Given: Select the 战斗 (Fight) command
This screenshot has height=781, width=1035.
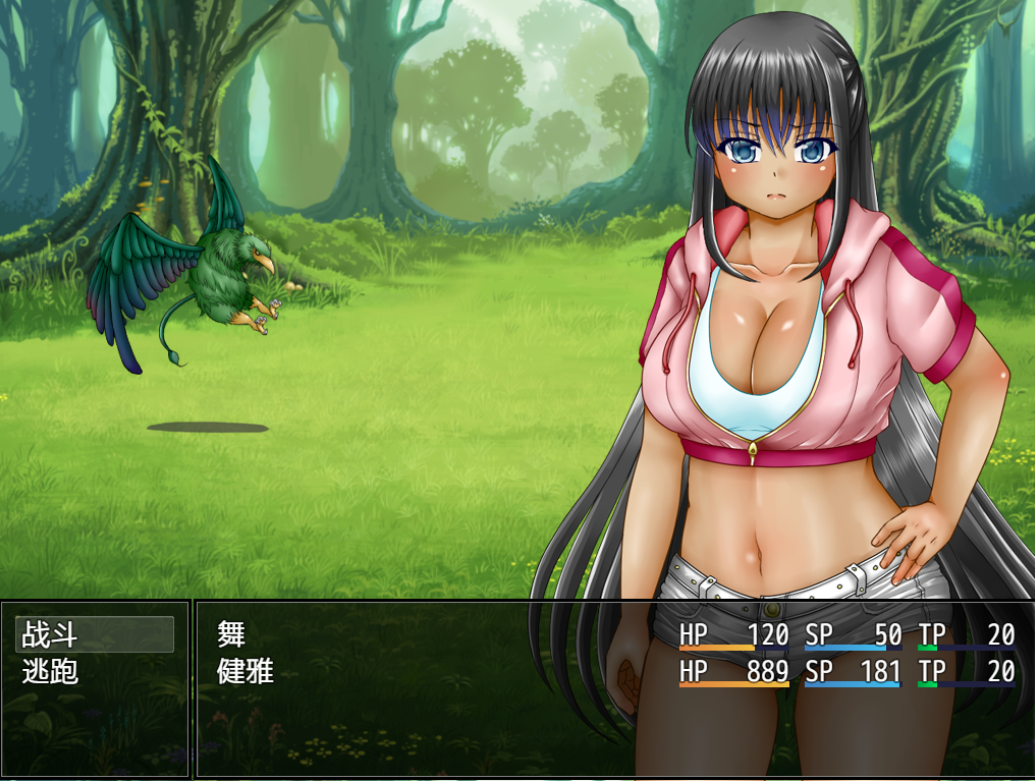Looking at the screenshot, I should [x=94, y=634].
